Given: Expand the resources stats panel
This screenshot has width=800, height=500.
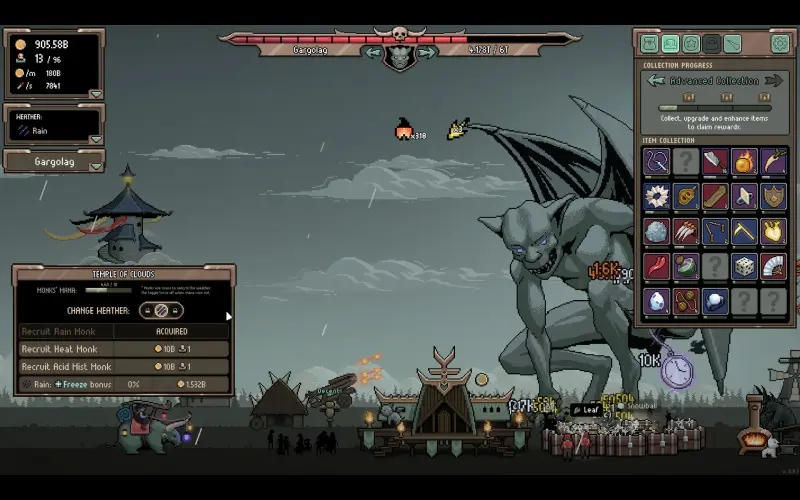Looking at the screenshot, I should pos(95,94).
